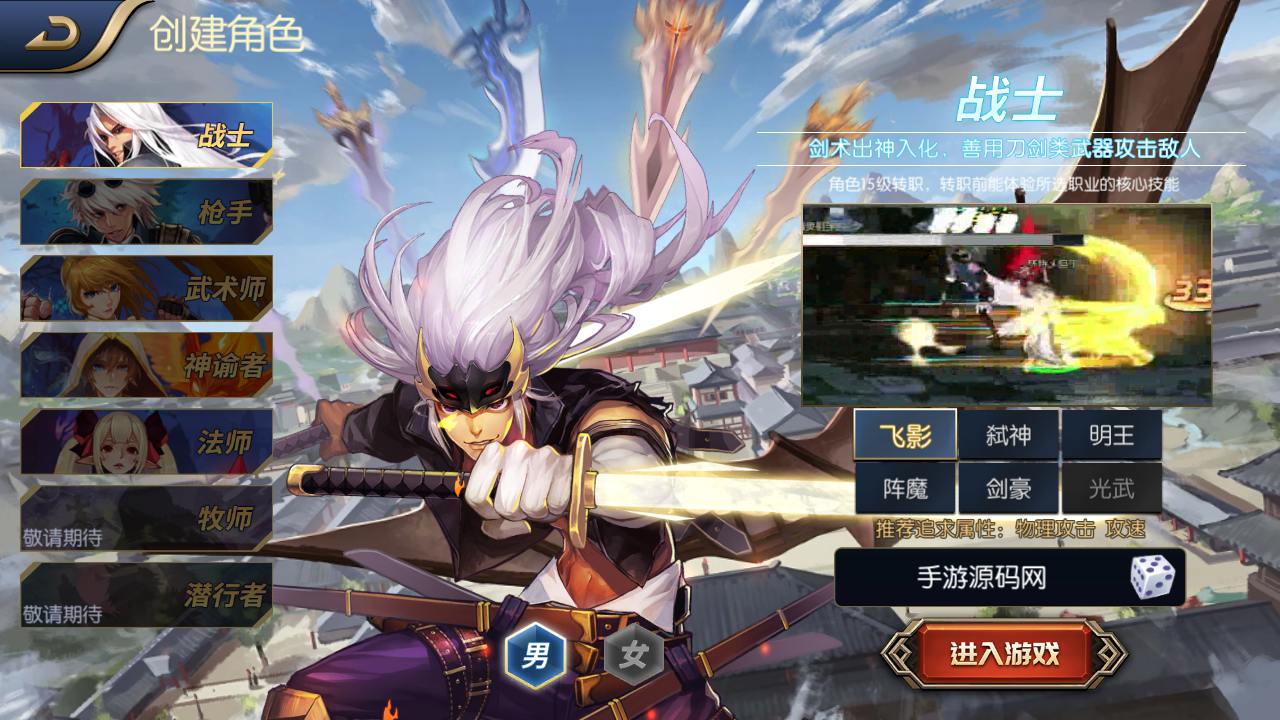Click the locked 潜行者 rogue class
1280x720 pixels.
[x=146, y=595]
